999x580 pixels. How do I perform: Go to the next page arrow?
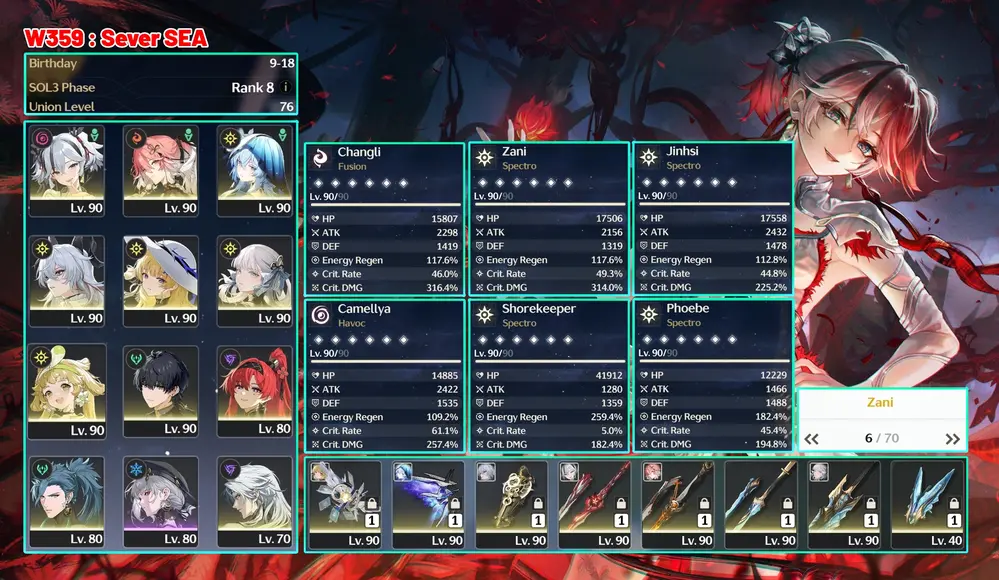(952, 439)
